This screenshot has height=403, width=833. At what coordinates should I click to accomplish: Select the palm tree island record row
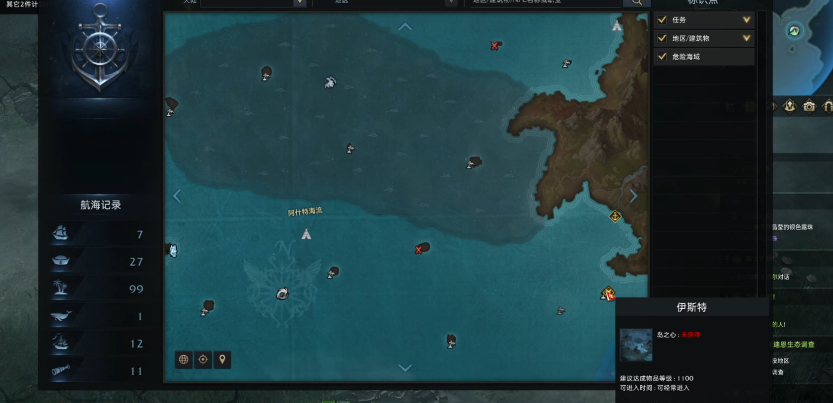coord(100,289)
